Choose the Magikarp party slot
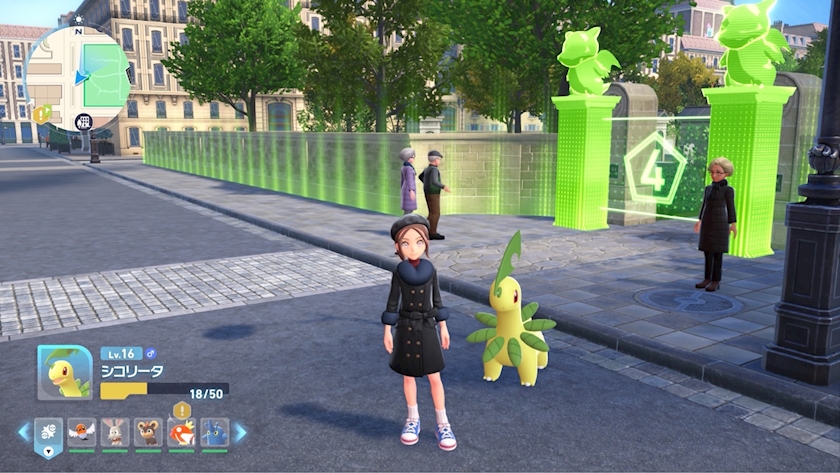Screen dimensions: 840x473 pos(181,432)
